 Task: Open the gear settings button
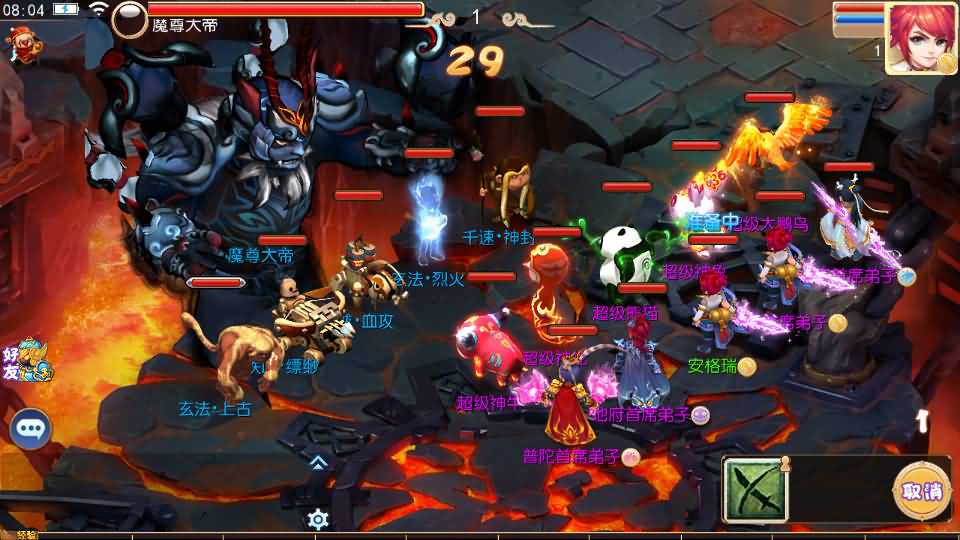pos(318,519)
